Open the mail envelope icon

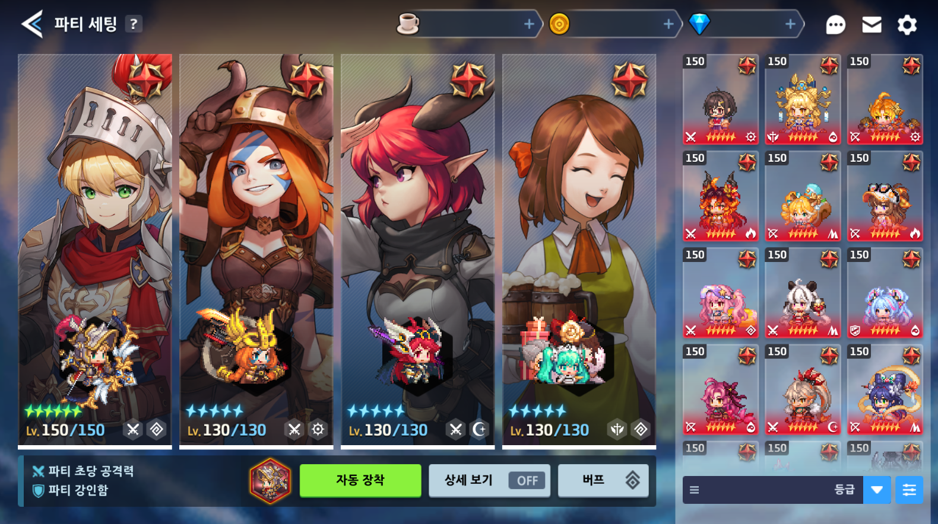872,25
